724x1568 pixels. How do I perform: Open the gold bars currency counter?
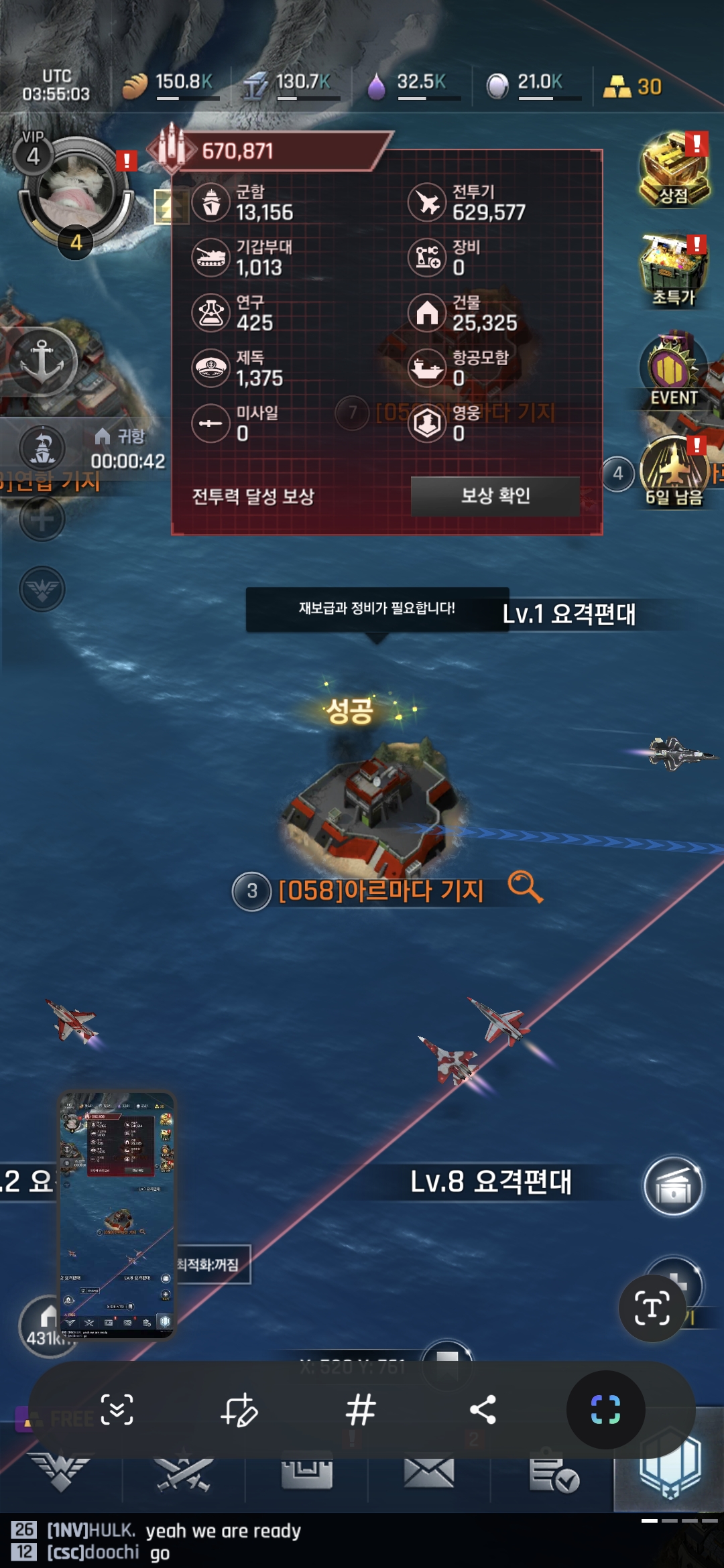[632, 86]
